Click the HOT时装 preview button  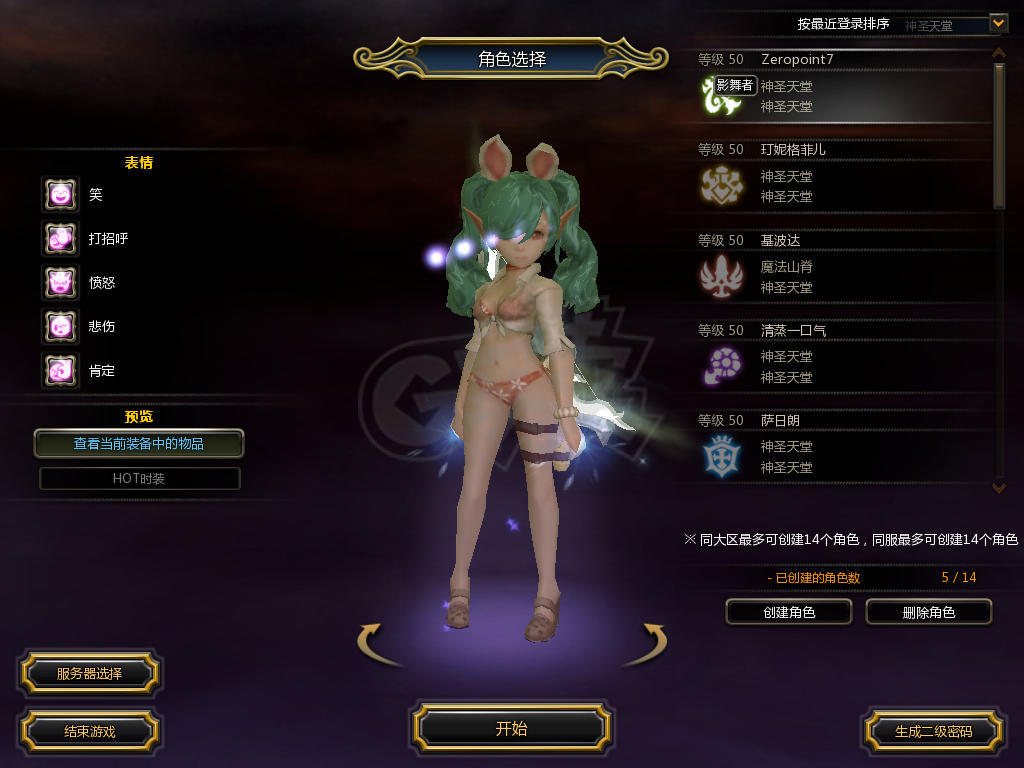(139, 478)
